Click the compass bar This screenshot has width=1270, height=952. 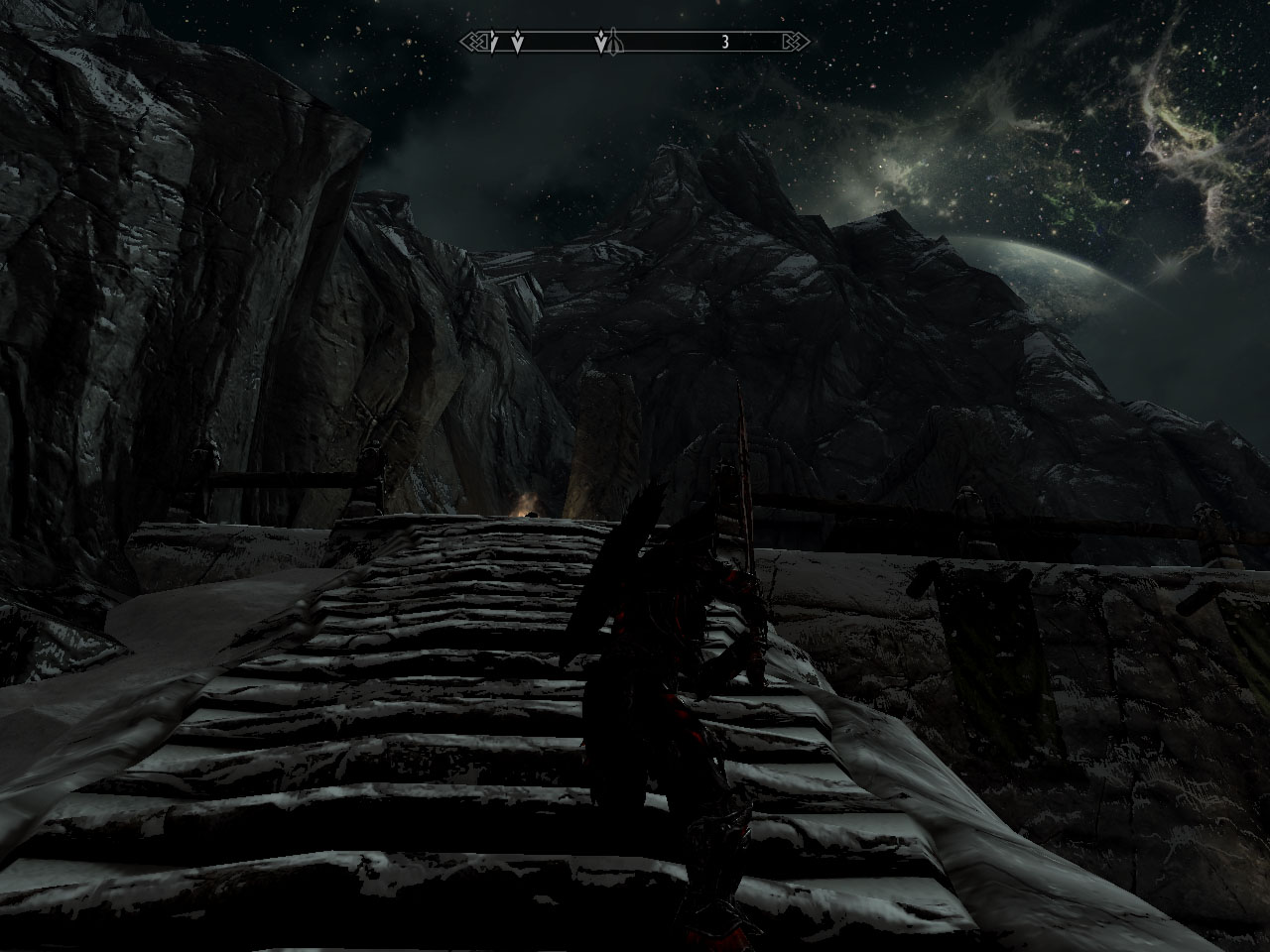(x=635, y=42)
